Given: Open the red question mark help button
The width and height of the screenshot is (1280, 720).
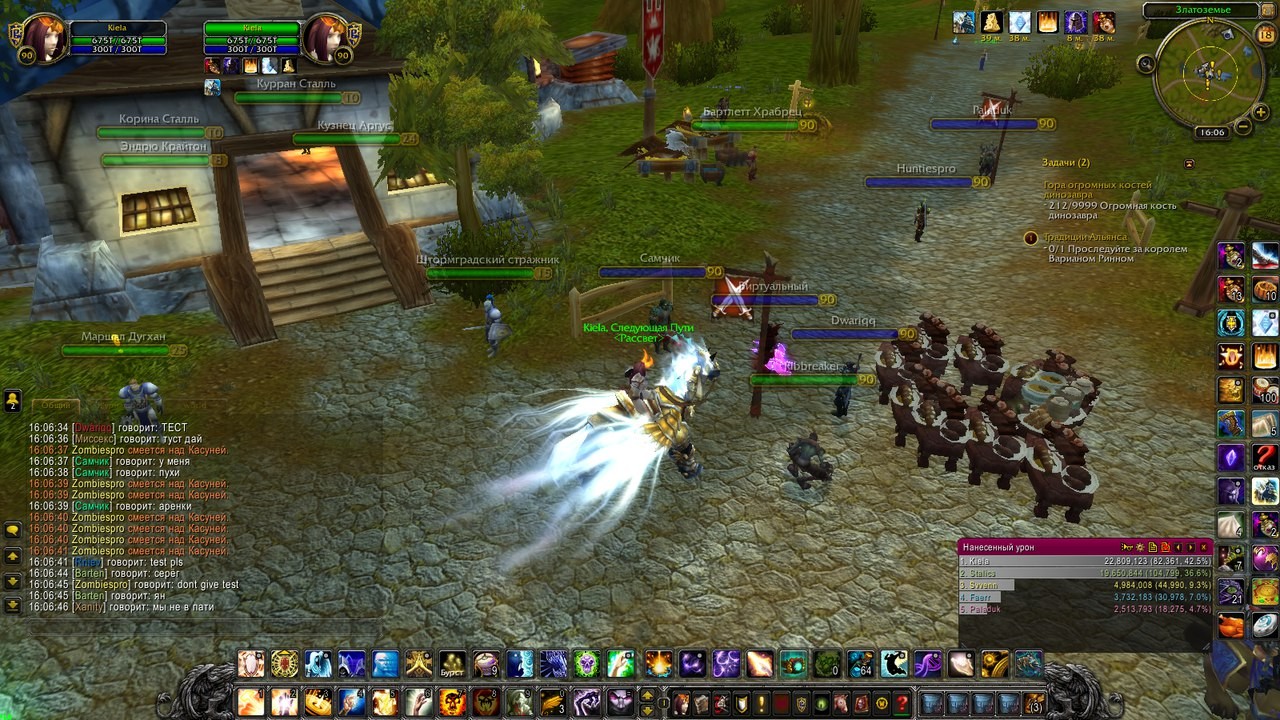Looking at the screenshot, I should [902, 703].
